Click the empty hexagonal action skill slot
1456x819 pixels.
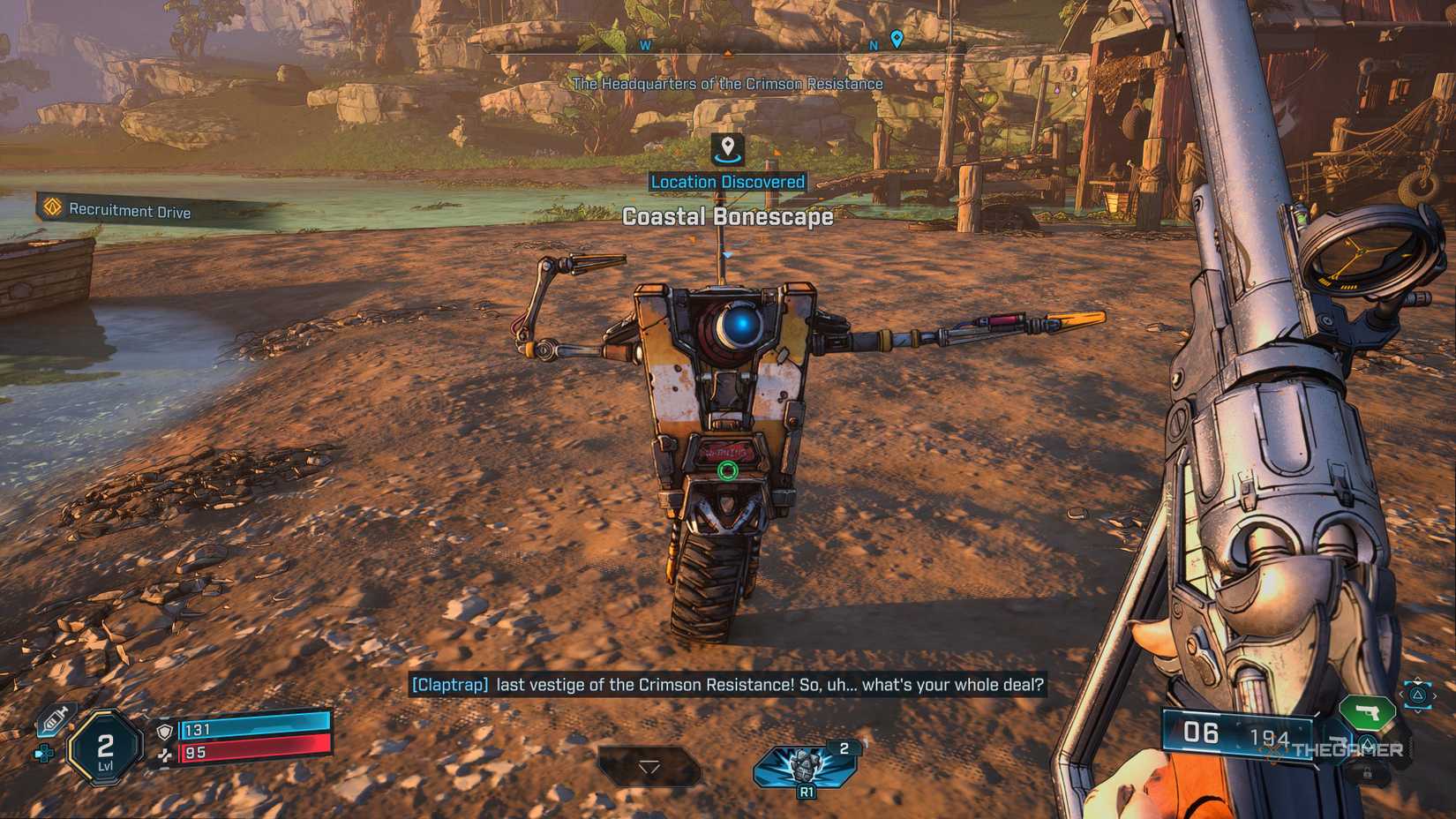pyautogui.click(x=649, y=766)
